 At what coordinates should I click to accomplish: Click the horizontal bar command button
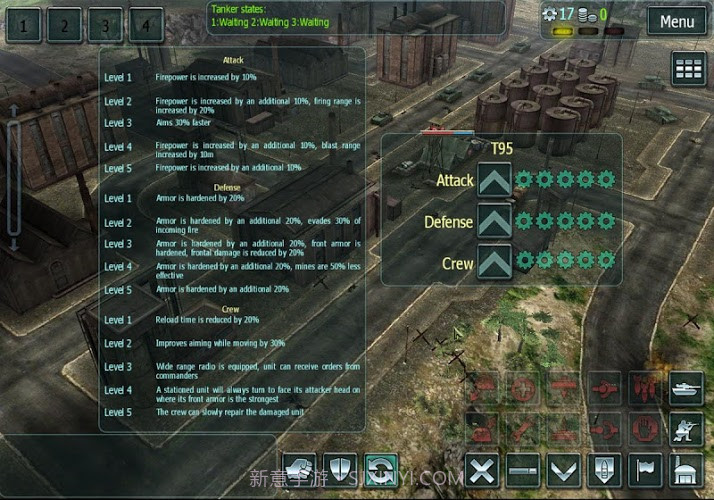(x=524, y=469)
